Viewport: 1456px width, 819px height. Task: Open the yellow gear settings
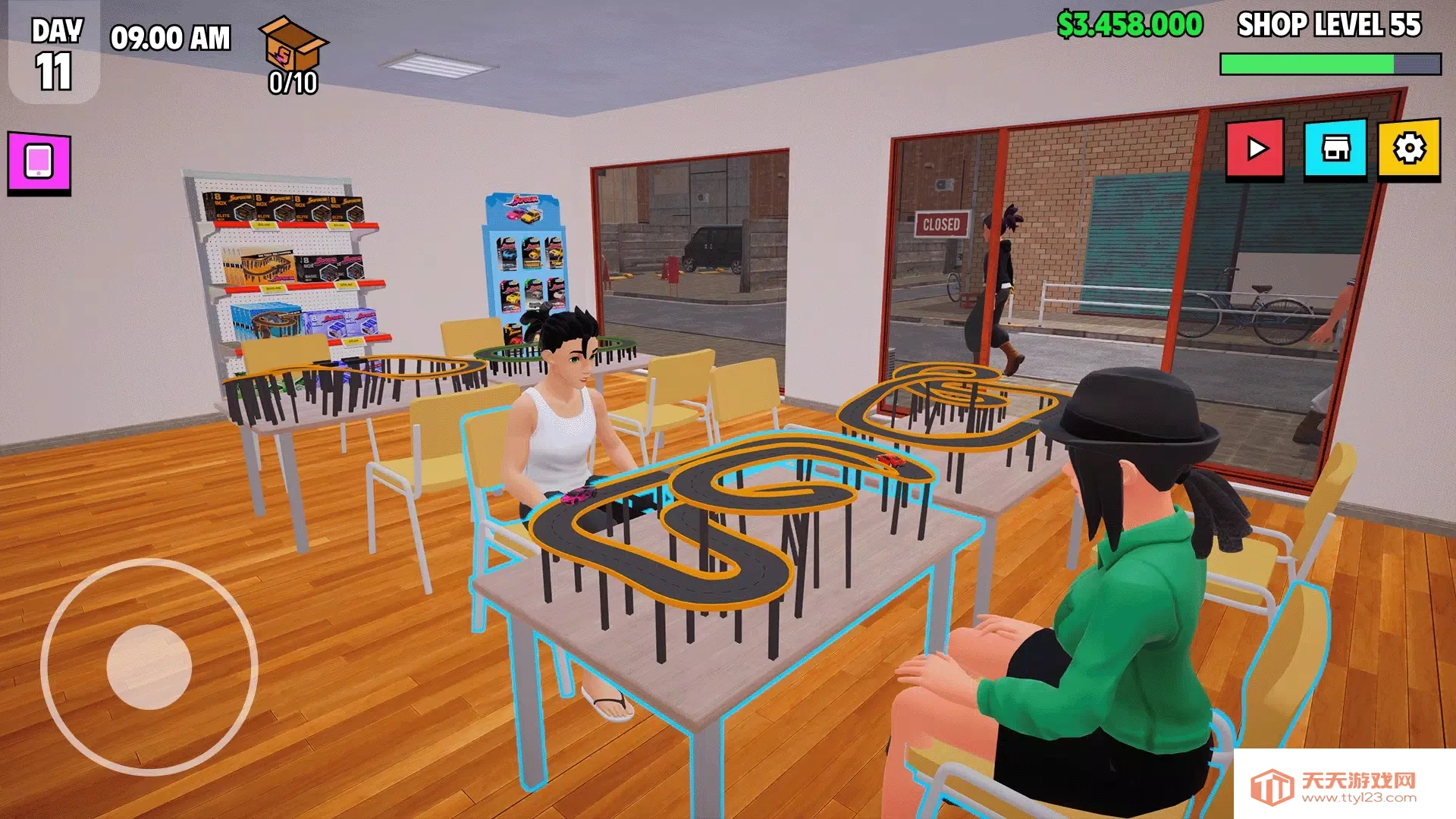1409,149
